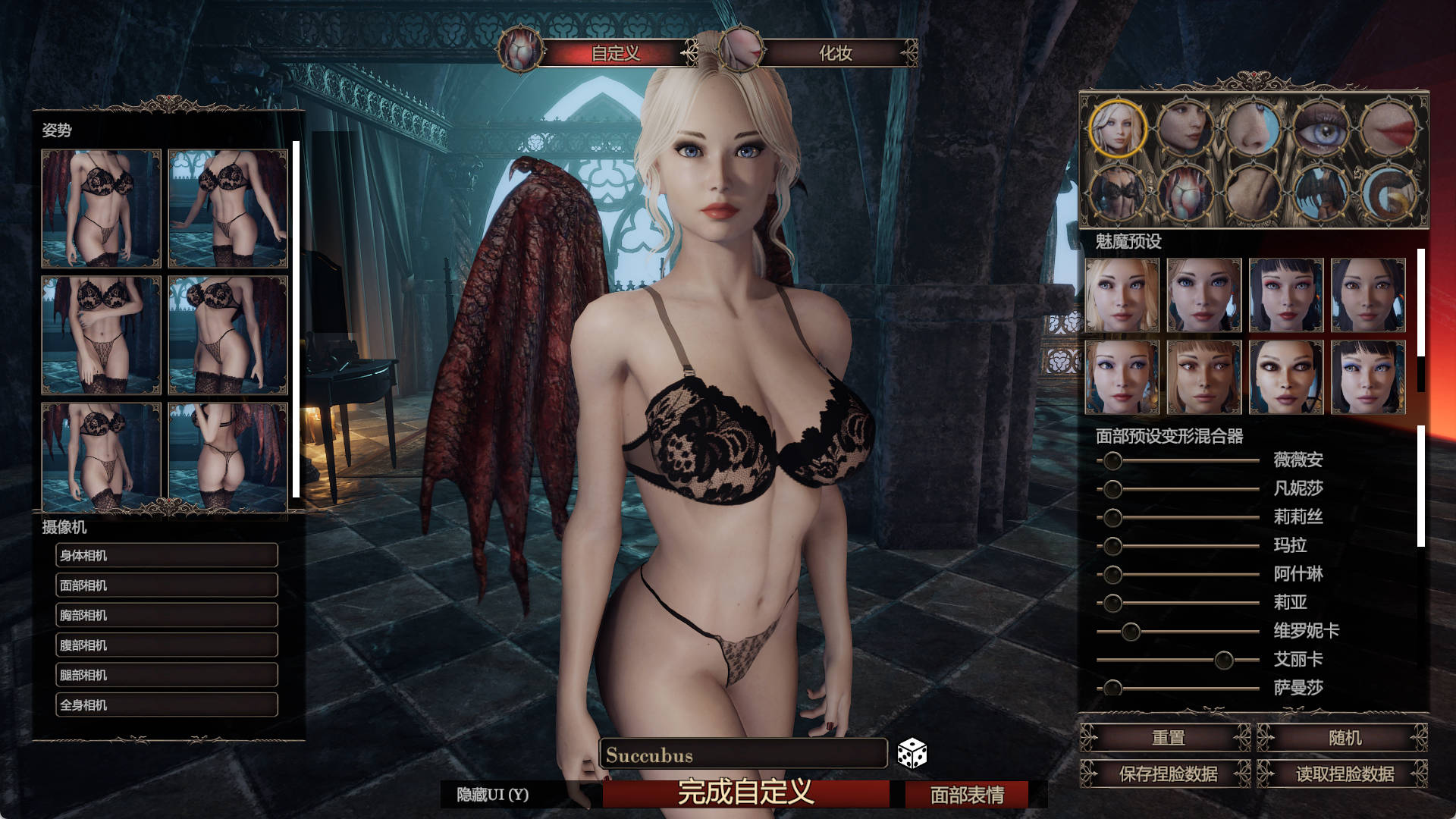Open the eye customization category icon
This screenshot has height=819, width=1456.
coord(1320,128)
